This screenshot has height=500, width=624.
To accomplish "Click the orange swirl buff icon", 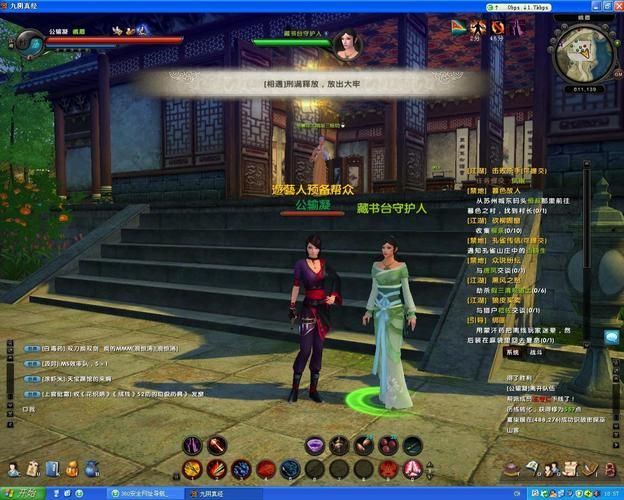I will tap(498, 26).
